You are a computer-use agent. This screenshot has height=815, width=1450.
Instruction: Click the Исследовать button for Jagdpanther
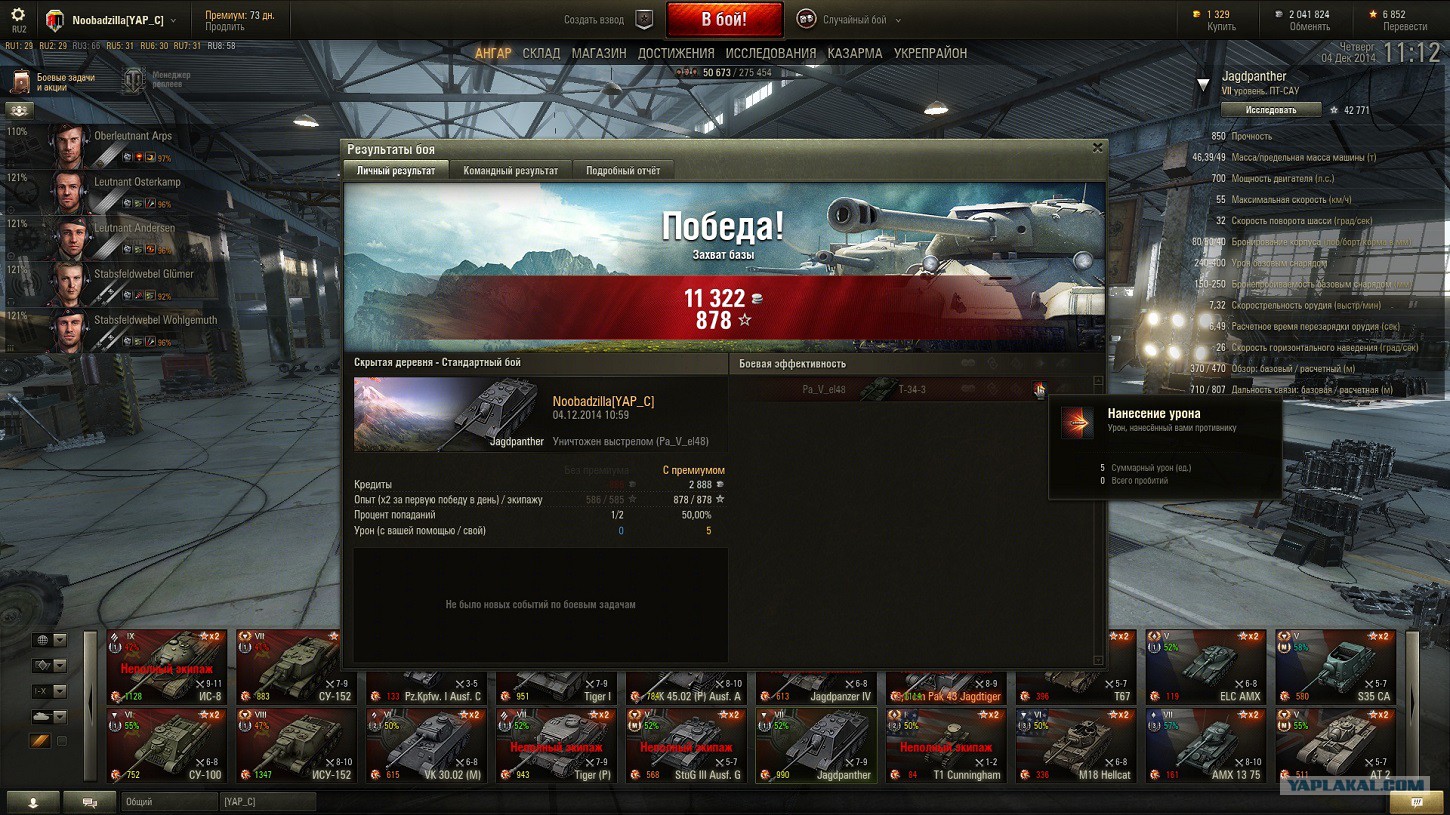click(1272, 110)
